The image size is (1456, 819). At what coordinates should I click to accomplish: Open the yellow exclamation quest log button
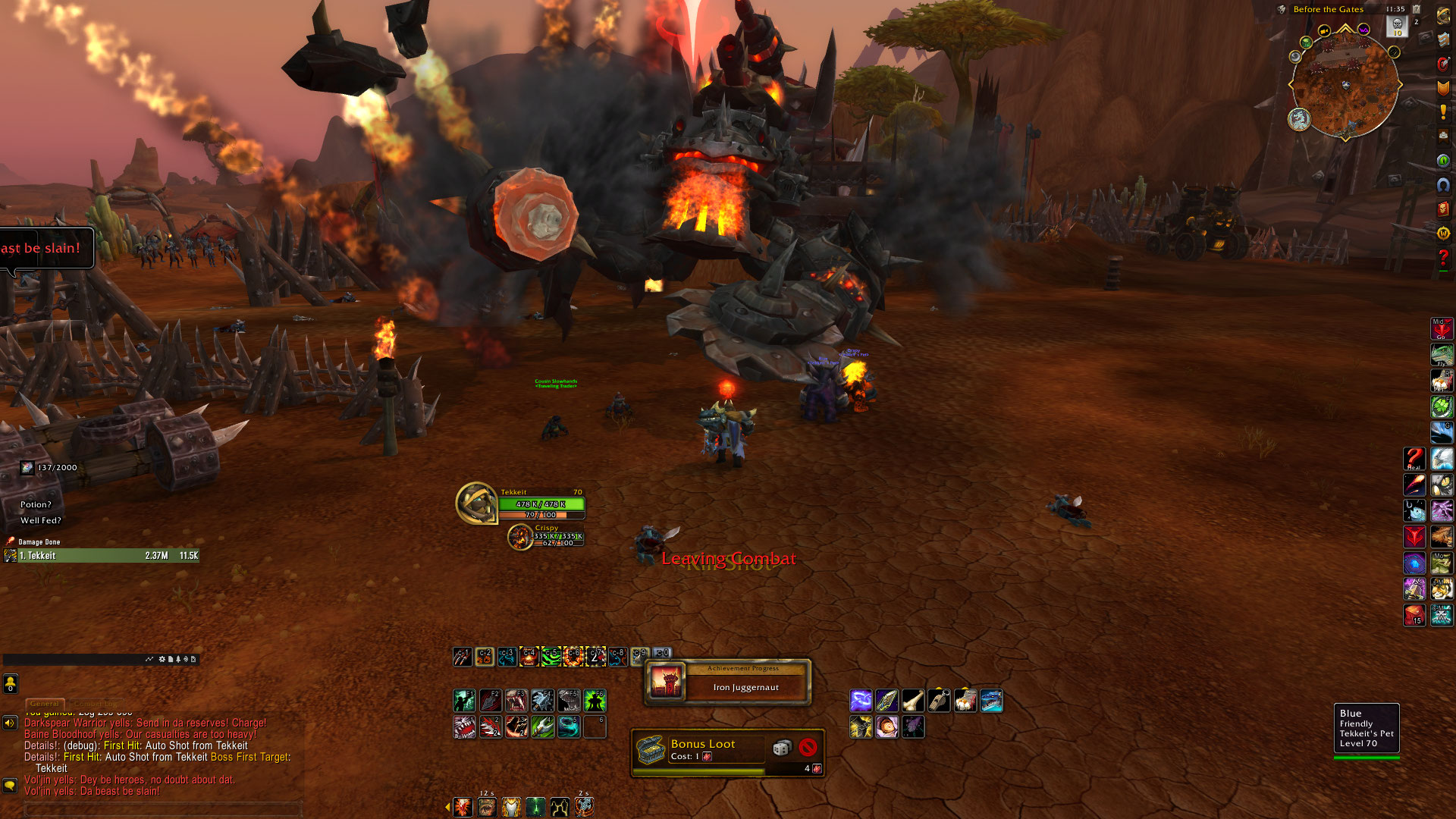1443,111
